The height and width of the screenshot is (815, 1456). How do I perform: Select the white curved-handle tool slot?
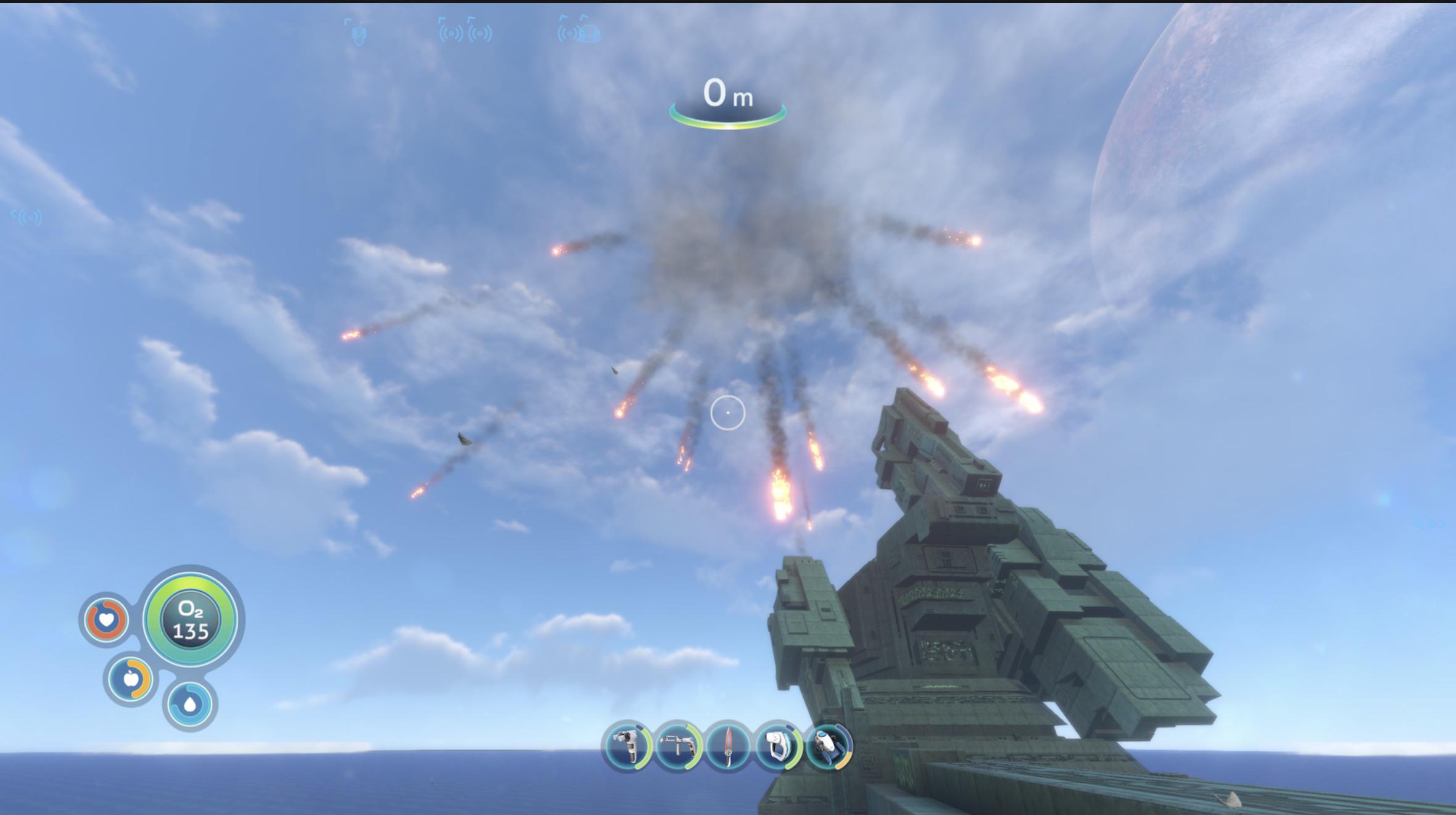[778, 747]
